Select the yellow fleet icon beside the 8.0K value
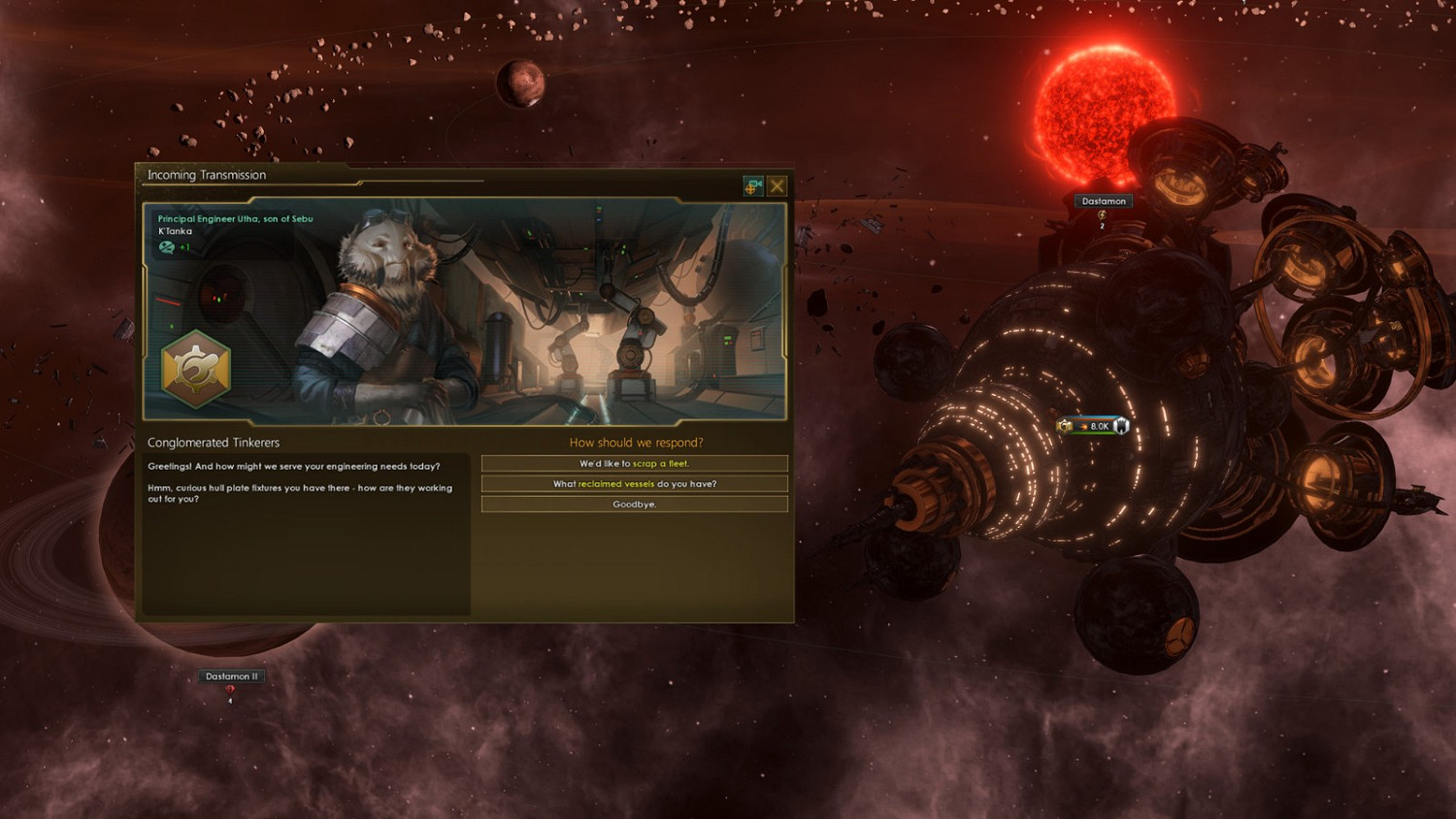Image resolution: width=1456 pixels, height=819 pixels. (1064, 425)
